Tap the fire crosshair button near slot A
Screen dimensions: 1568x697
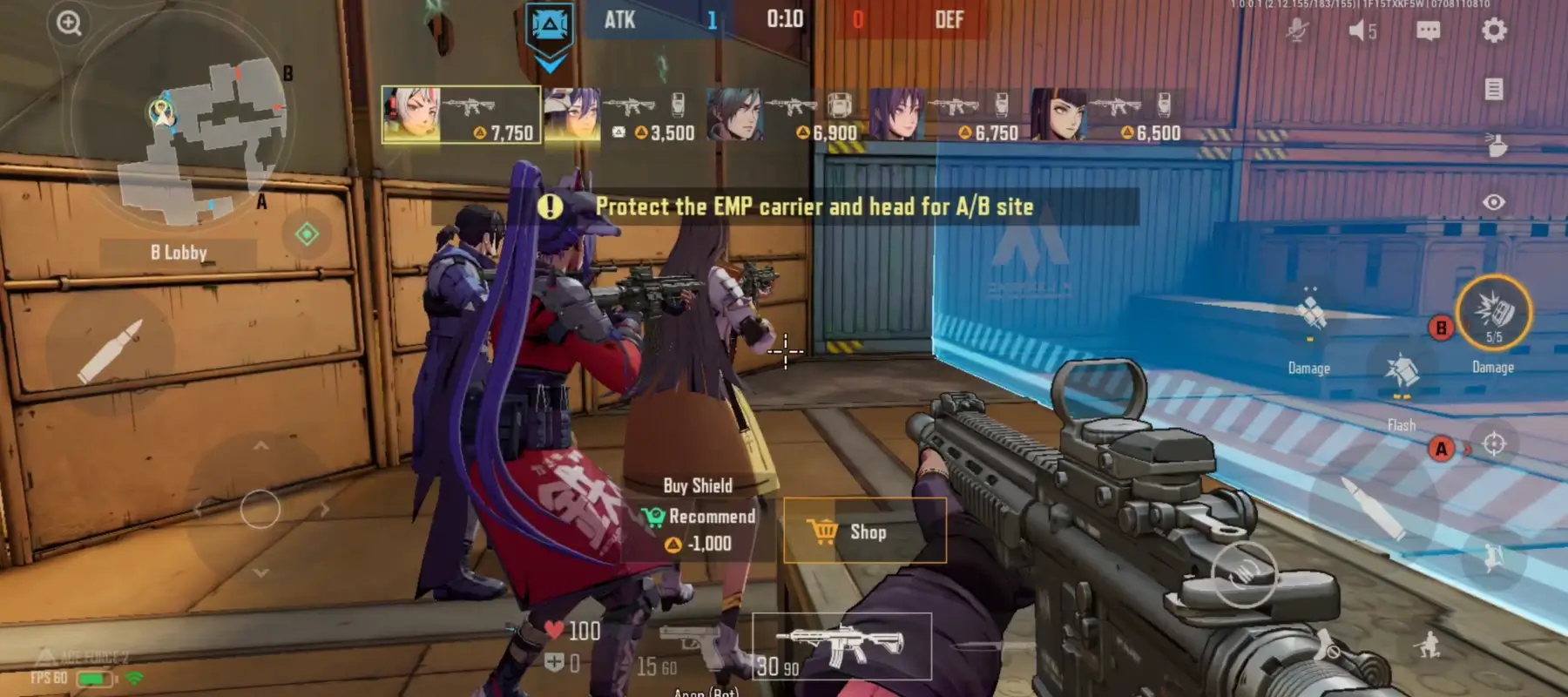coord(1496,444)
